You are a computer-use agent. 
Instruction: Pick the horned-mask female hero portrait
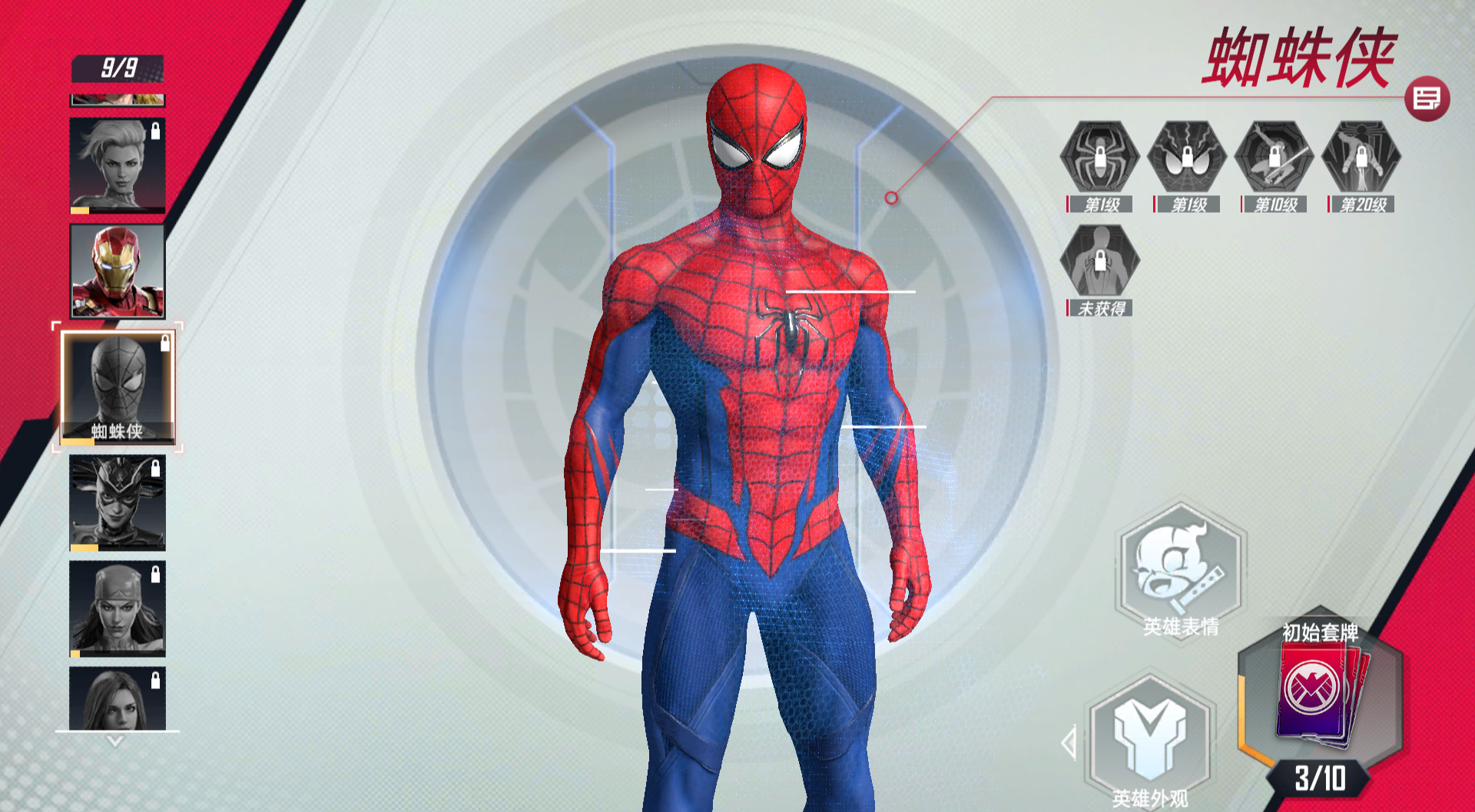(x=118, y=502)
